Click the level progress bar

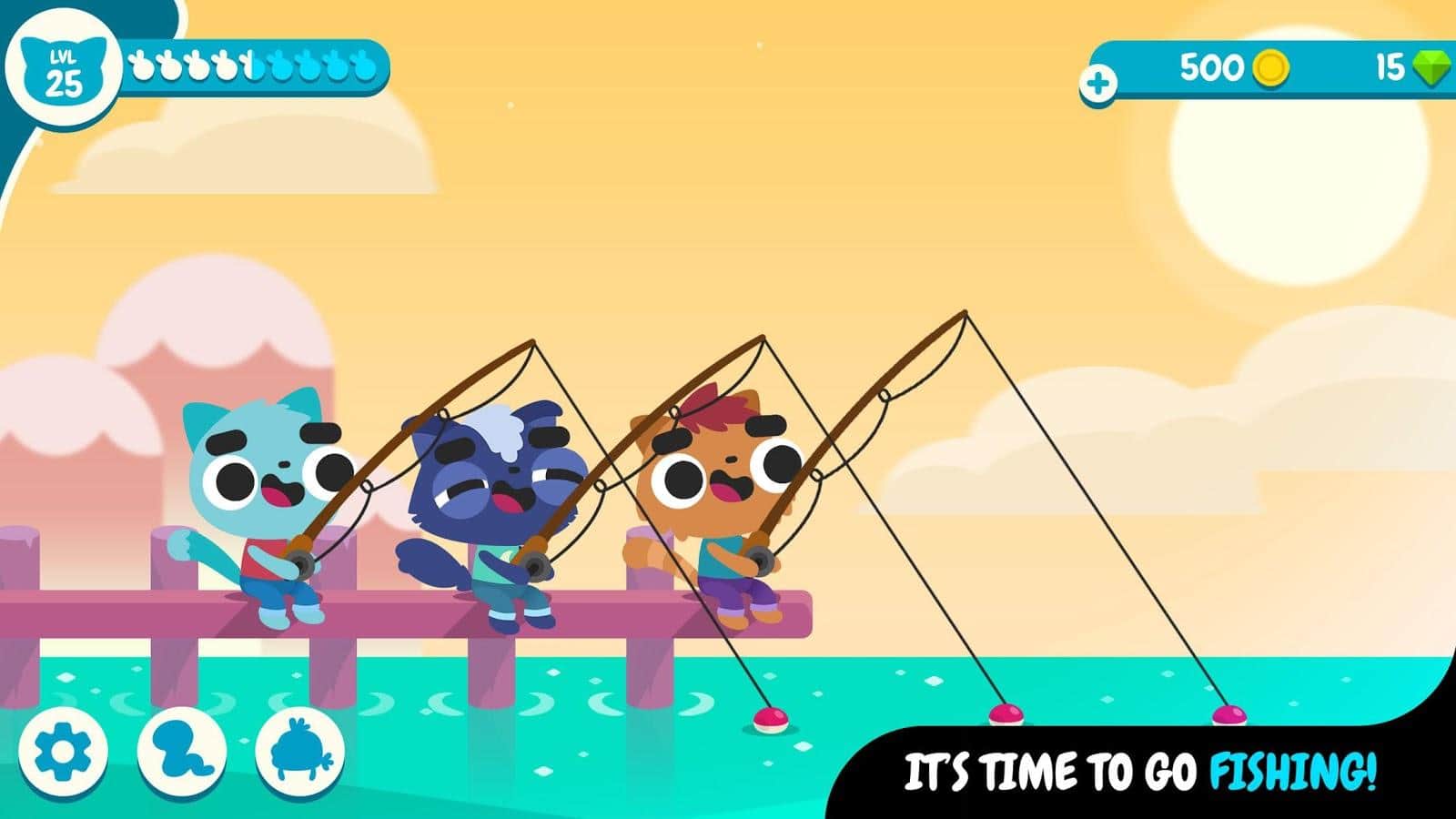click(x=255, y=66)
